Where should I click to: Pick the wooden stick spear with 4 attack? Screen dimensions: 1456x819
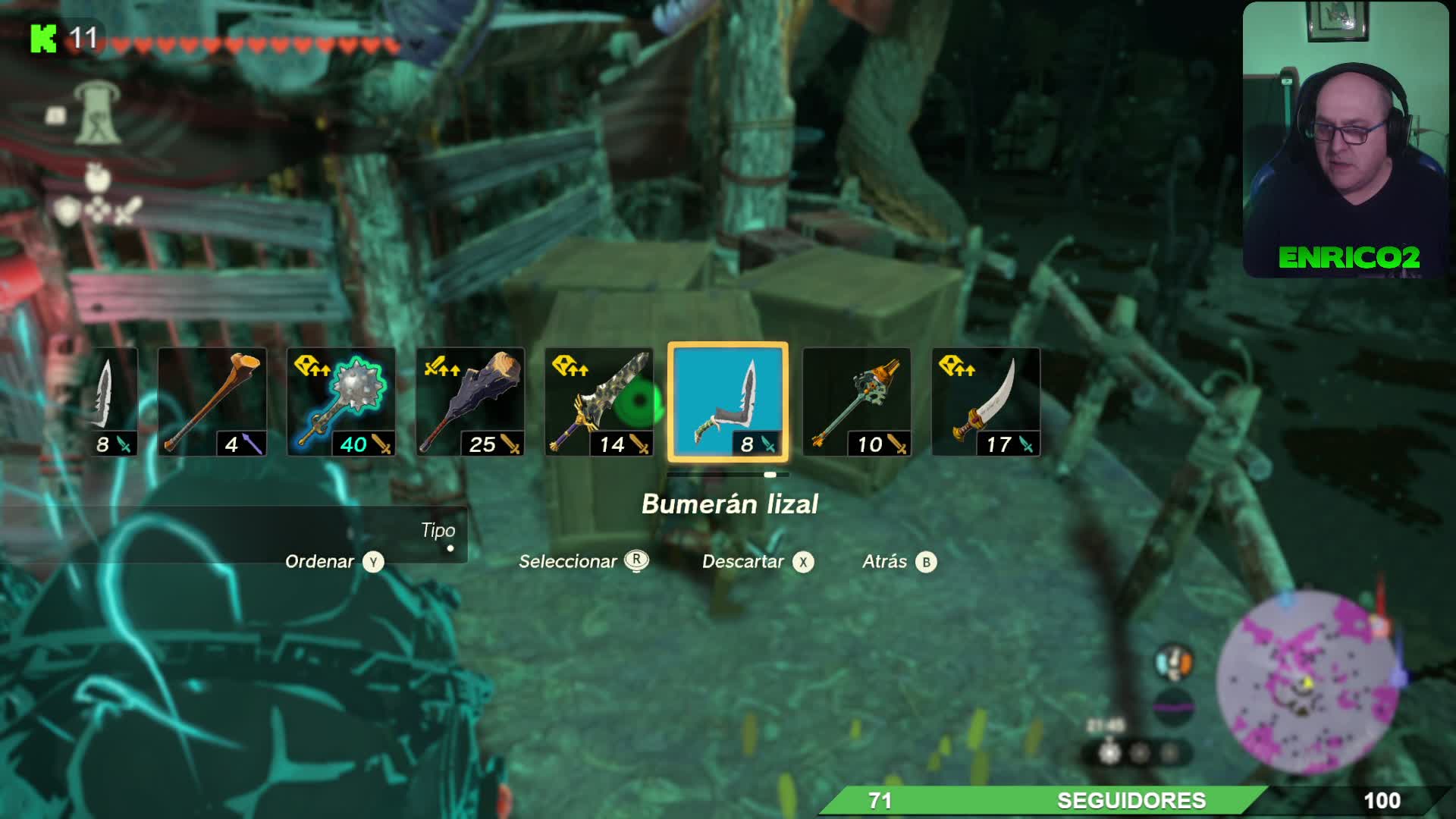pyautogui.click(x=212, y=402)
